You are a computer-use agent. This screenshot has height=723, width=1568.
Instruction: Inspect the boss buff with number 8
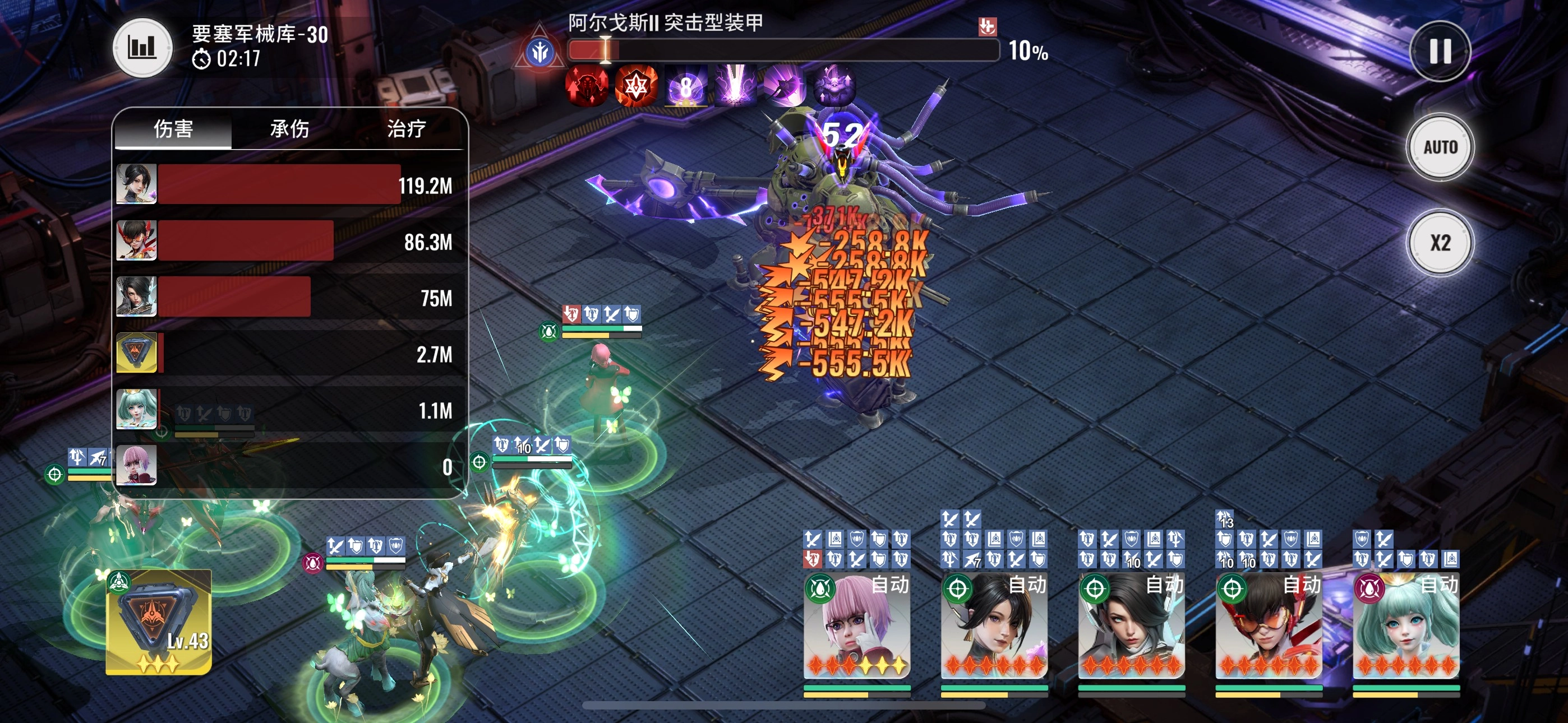coord(685,86)
